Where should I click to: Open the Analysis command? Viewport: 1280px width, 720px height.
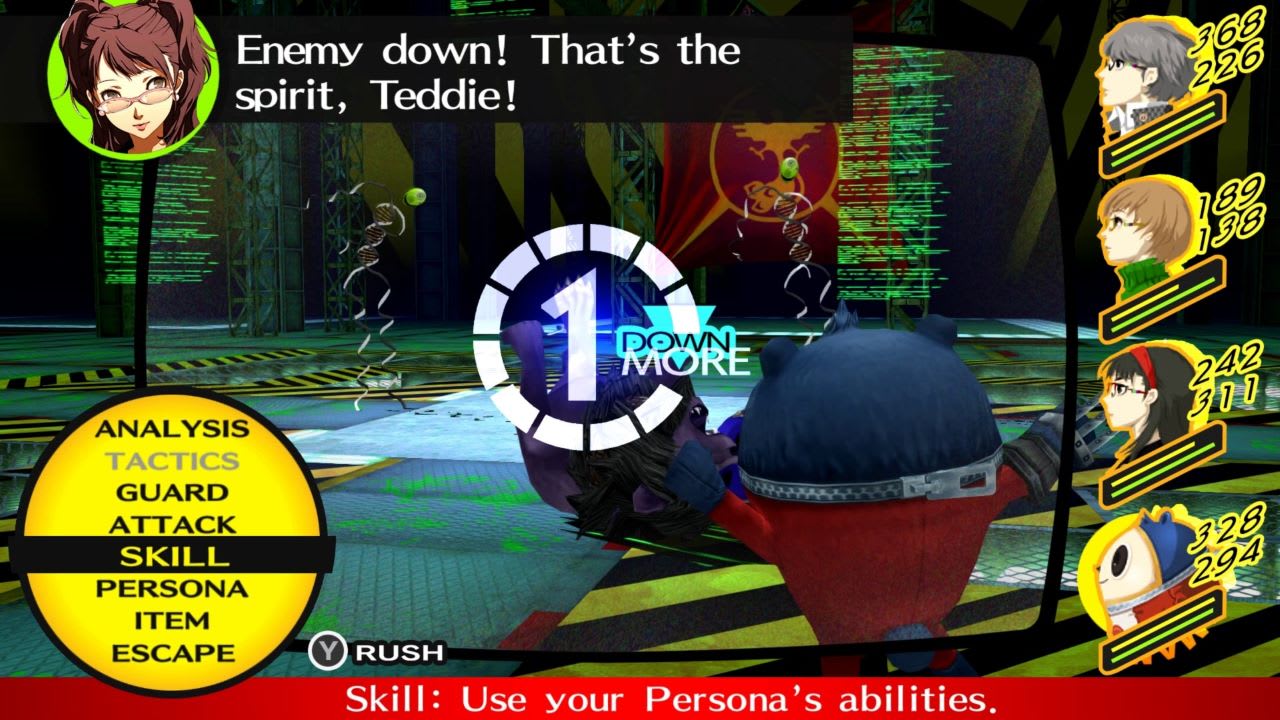point(170,428)
